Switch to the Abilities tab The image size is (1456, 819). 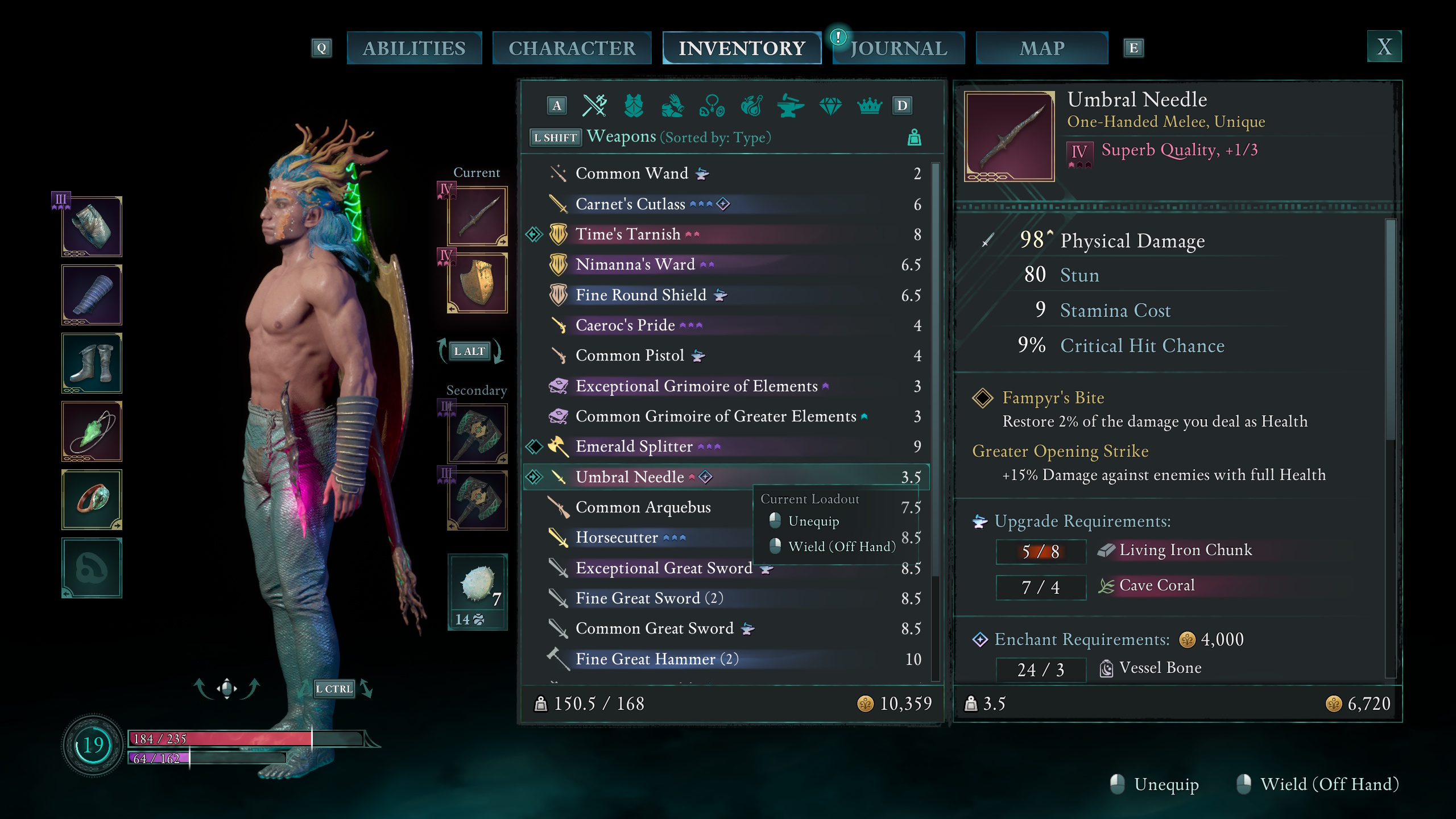tap(414, 48)
